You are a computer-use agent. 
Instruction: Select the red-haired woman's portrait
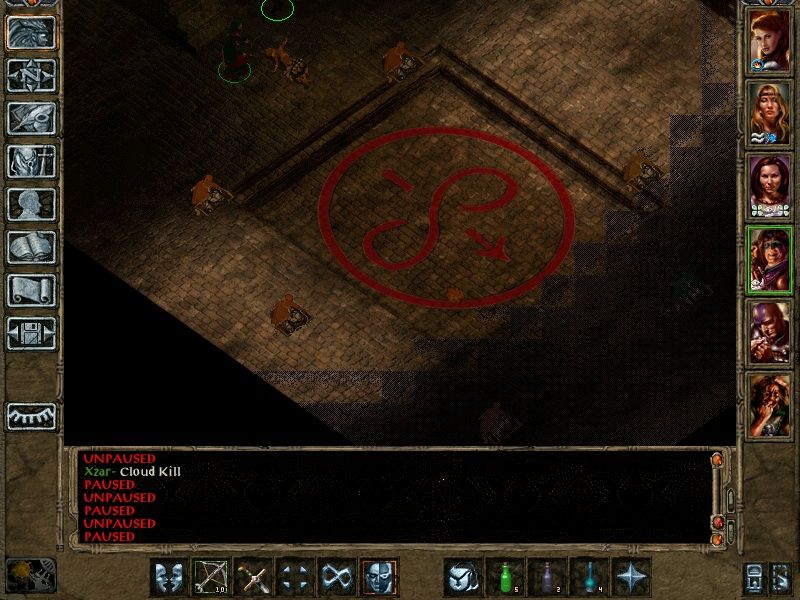769,42
